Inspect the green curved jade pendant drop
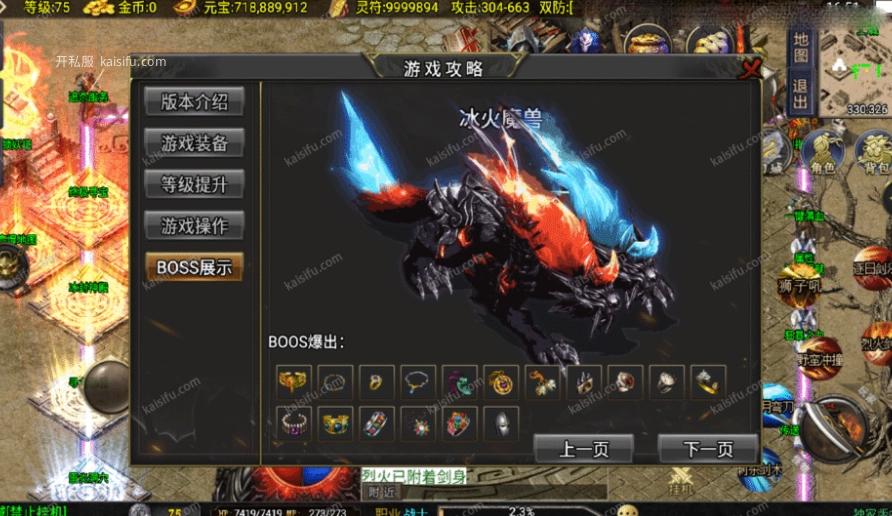Image resolution: width=892 pixels, height=516 pixels. (458, 382)
